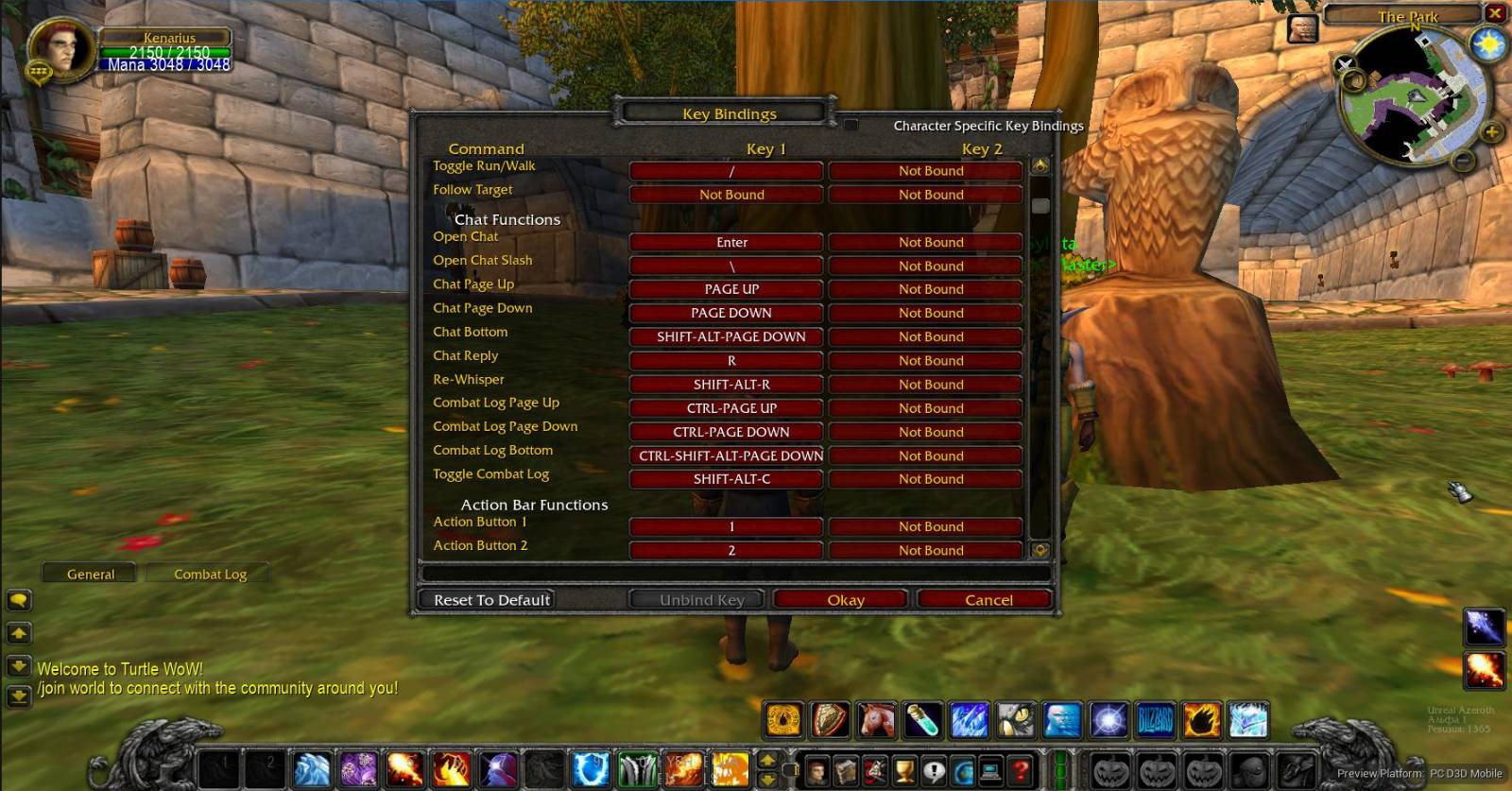Click the action bar page-up arrow
The height and width of the screenshot is (791, 1512).
768,761
